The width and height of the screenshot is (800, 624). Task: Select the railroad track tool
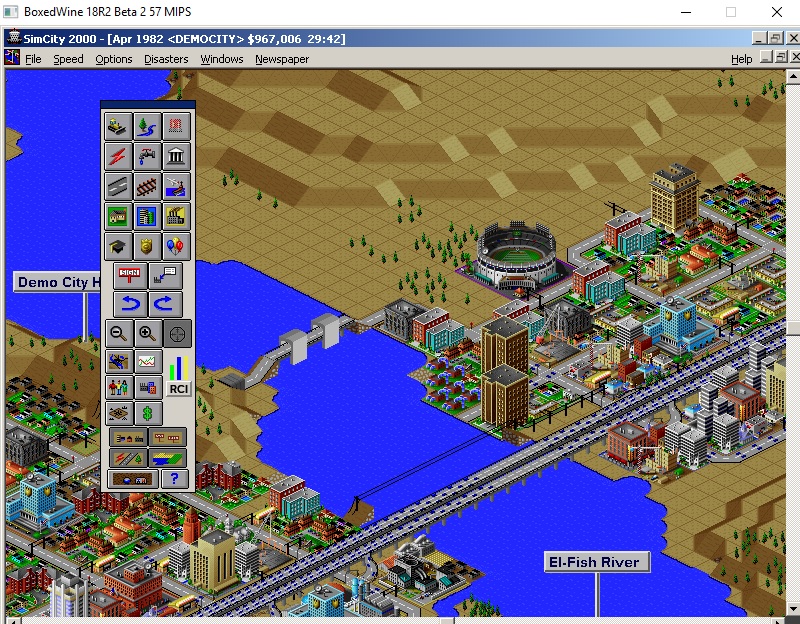tap(148, 187)
